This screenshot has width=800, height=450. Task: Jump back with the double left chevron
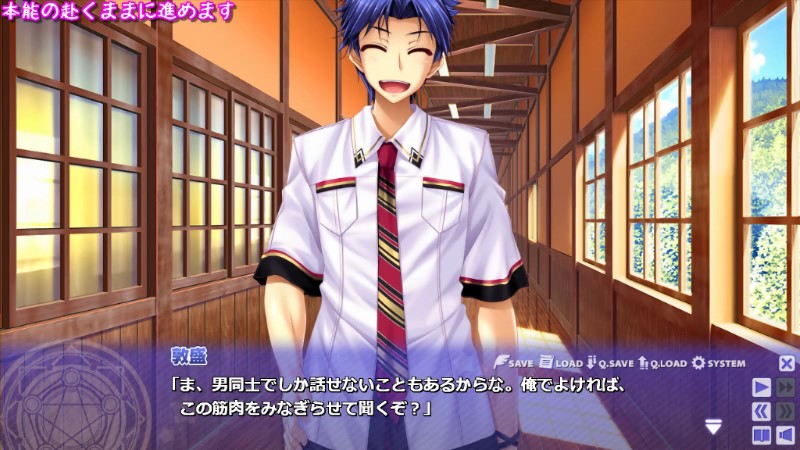point(762,411)
